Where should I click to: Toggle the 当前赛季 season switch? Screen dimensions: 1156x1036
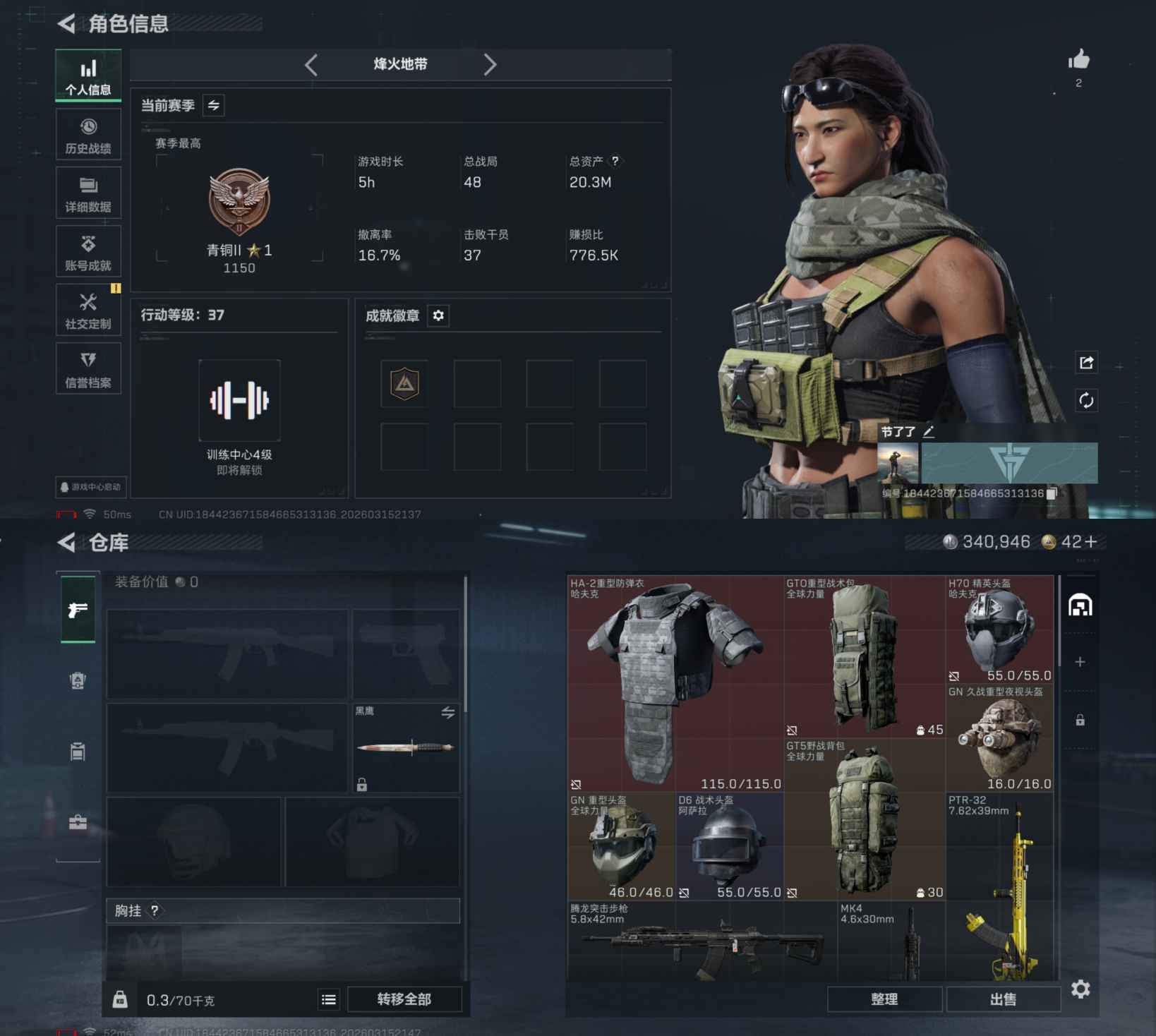(x=213, y=106)
